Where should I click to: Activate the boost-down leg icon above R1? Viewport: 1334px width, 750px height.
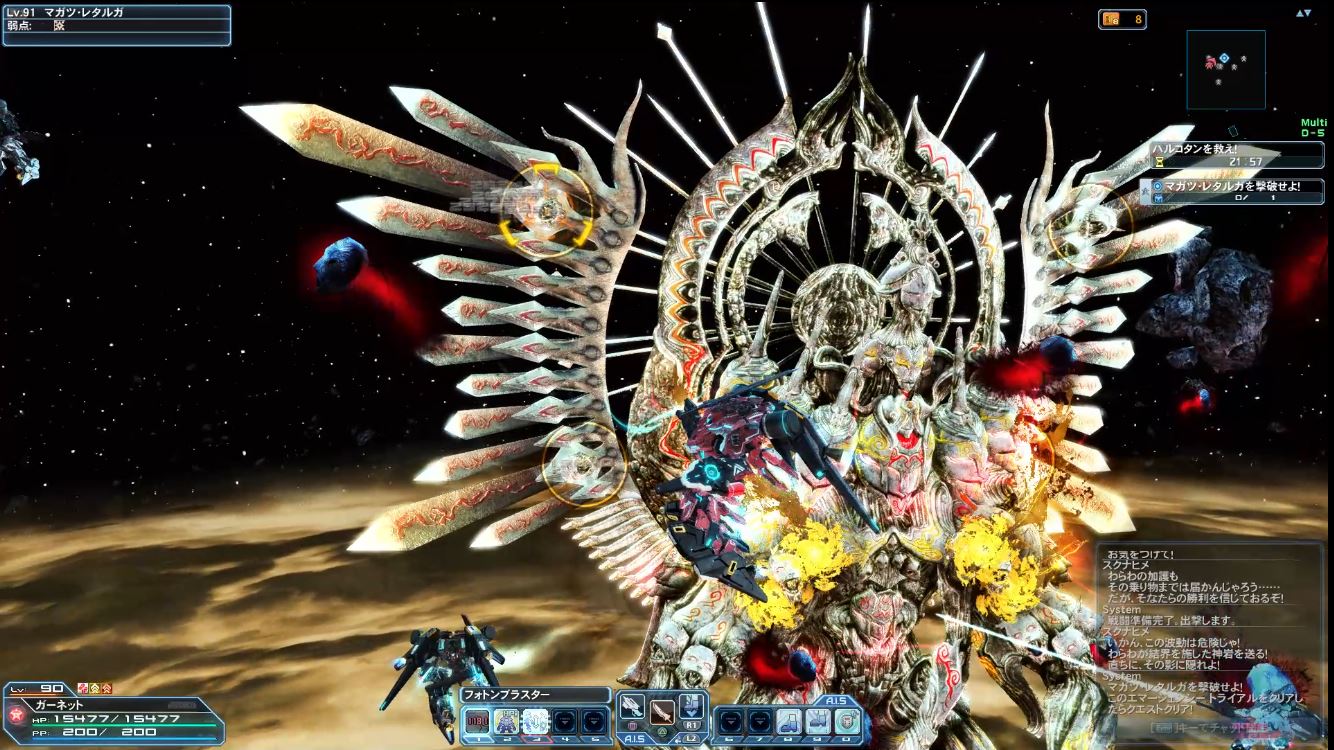click(x=691, y=706)
